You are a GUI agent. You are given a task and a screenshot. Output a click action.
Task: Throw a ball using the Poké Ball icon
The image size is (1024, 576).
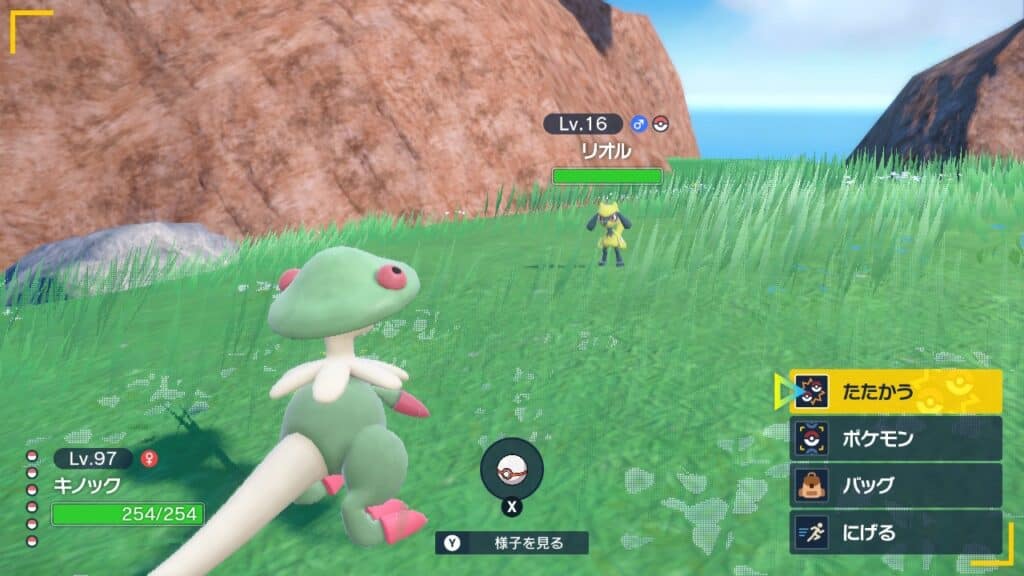512,469
